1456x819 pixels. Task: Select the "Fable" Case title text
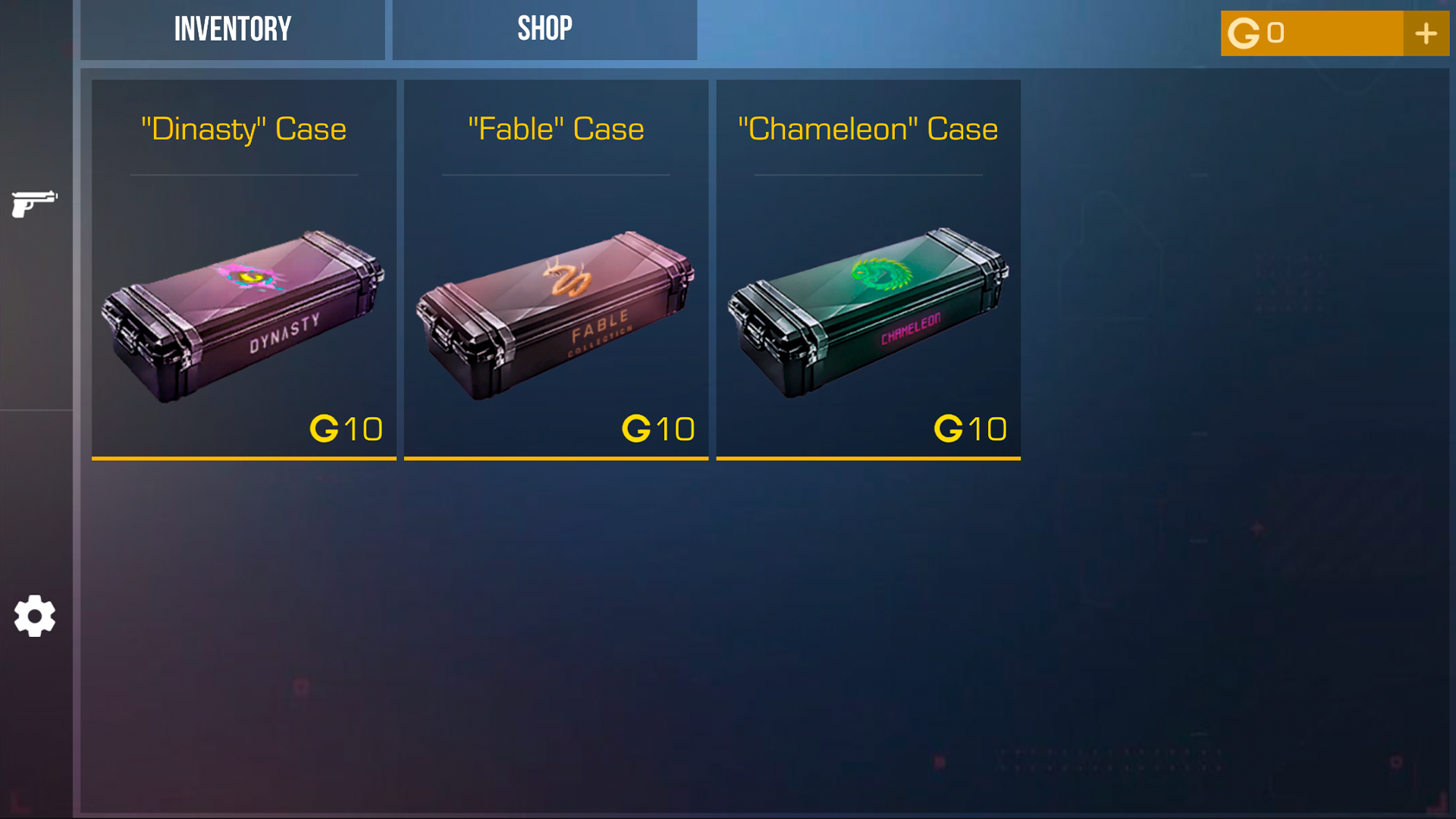point(555,129)
